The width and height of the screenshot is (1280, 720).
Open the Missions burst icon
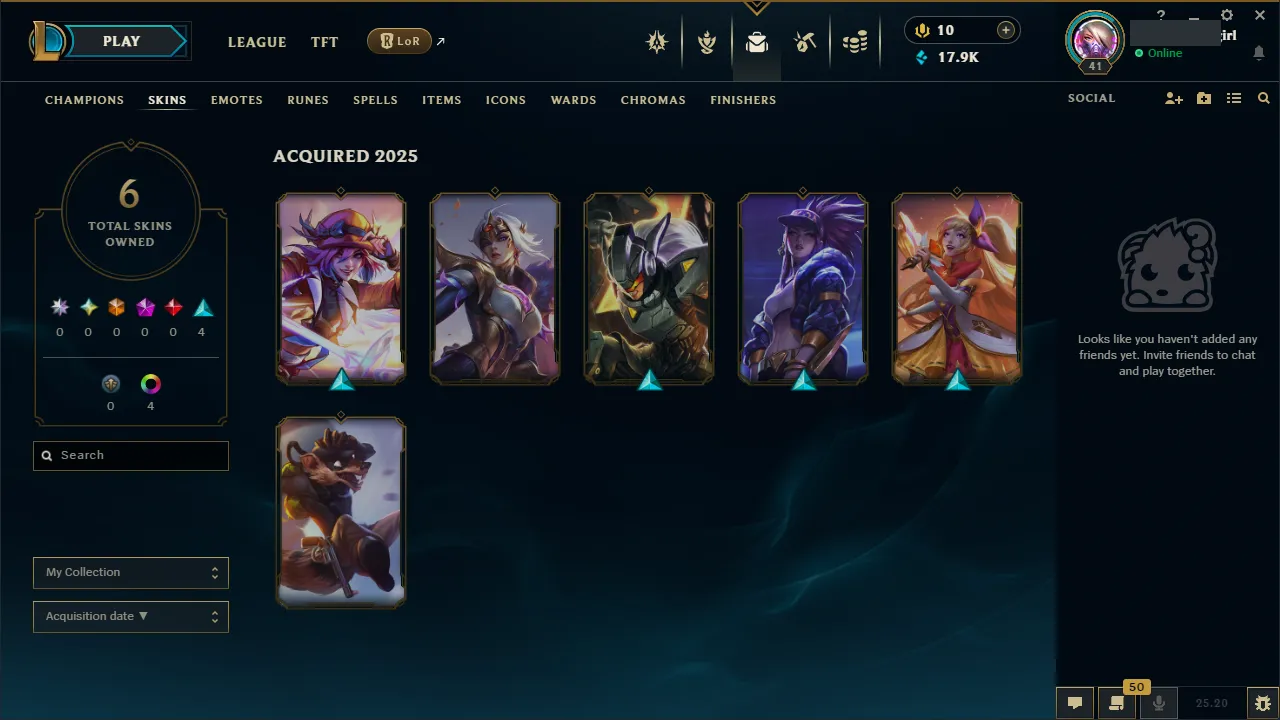tap(657, 43)
